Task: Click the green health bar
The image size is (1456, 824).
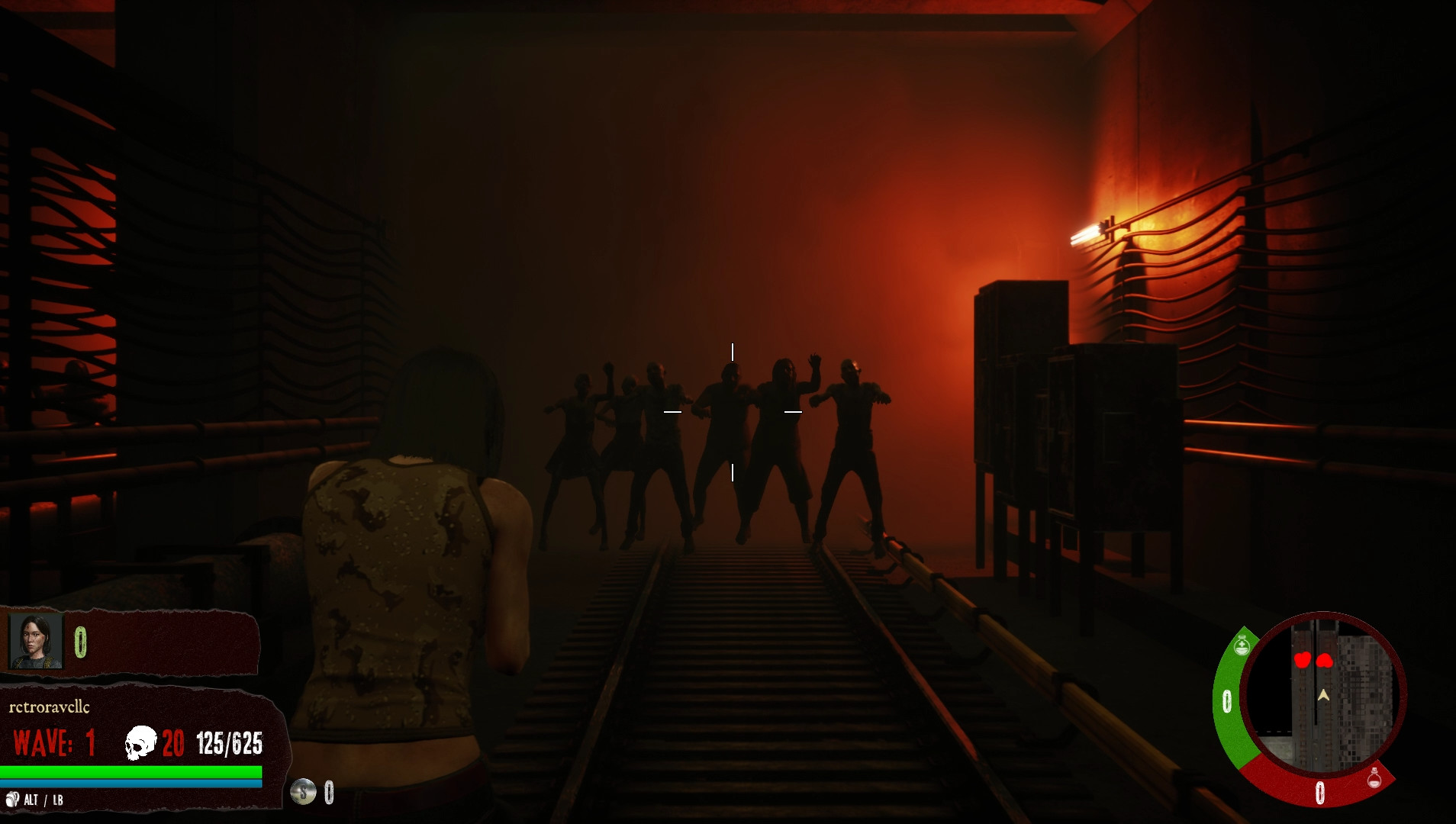Action: [130, 771]
